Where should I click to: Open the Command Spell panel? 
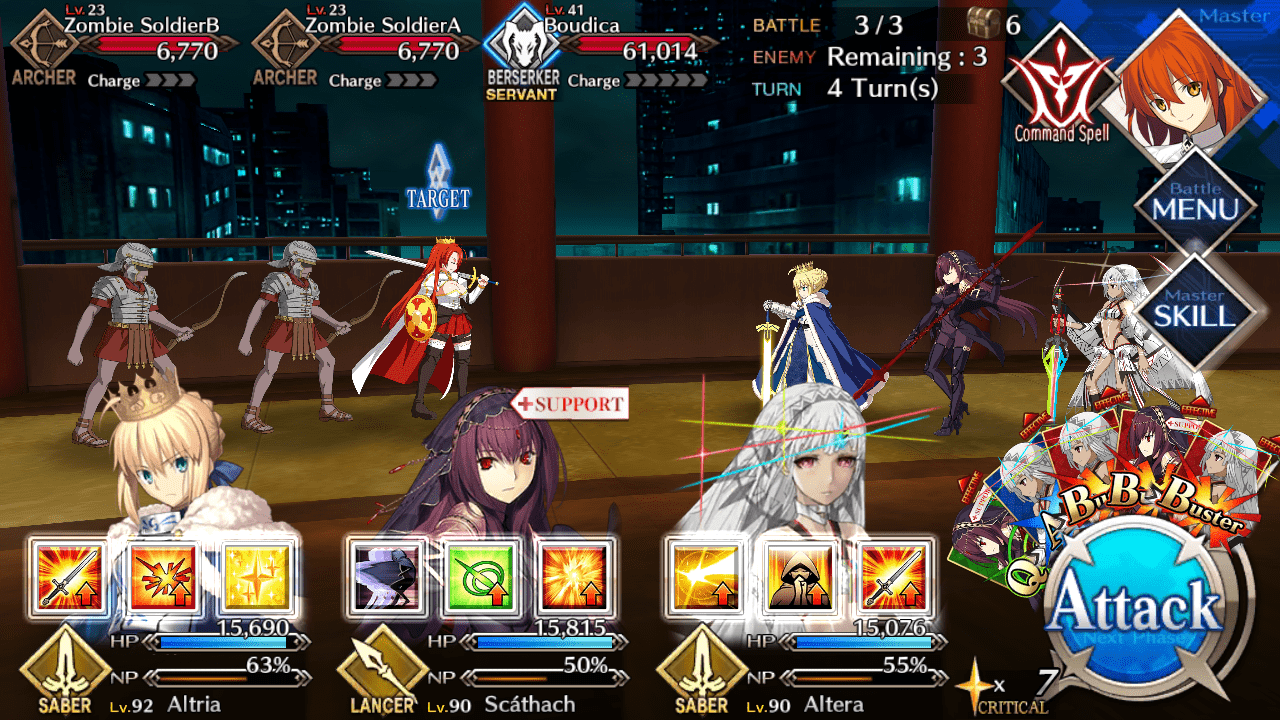(x=1060, y=85)
